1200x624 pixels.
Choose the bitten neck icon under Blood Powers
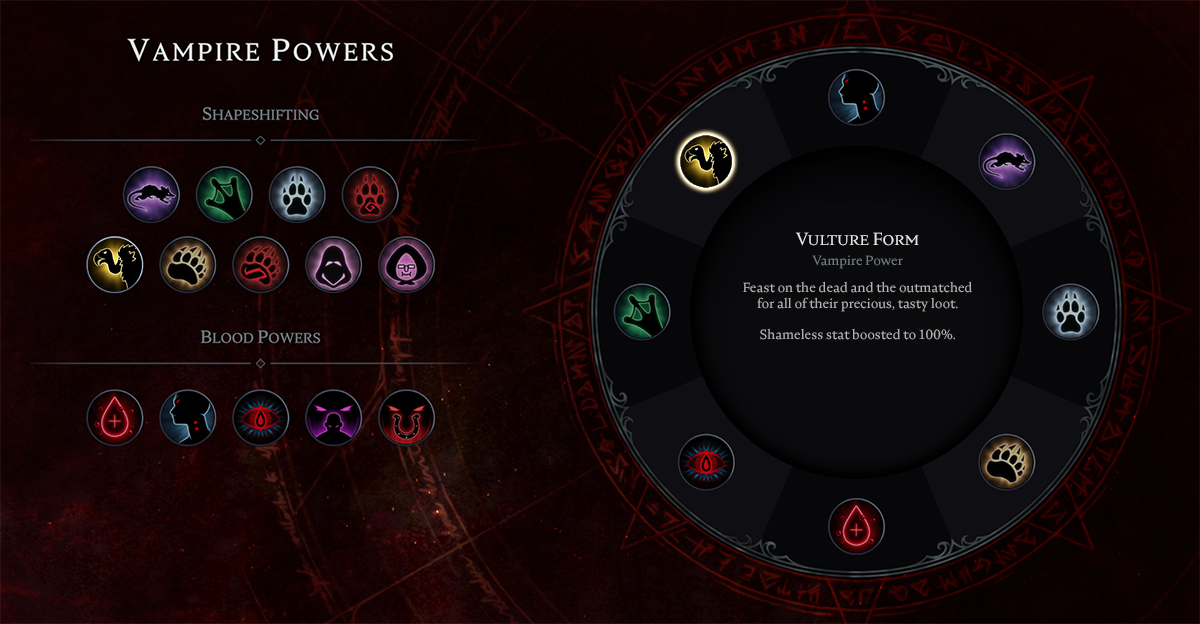click(188, 417)
